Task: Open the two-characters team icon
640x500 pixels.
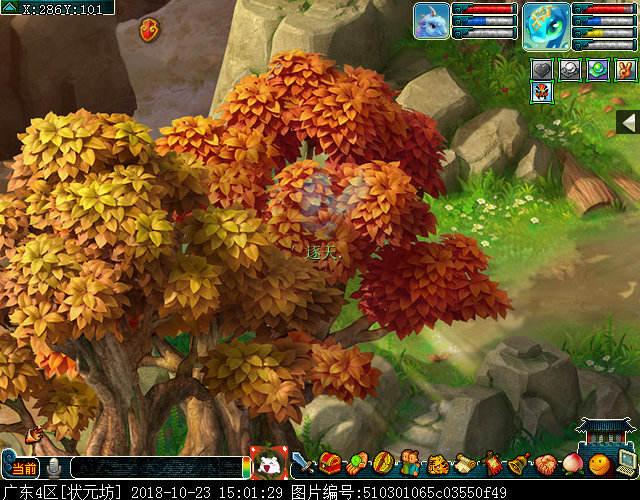Action: [410, 464]
